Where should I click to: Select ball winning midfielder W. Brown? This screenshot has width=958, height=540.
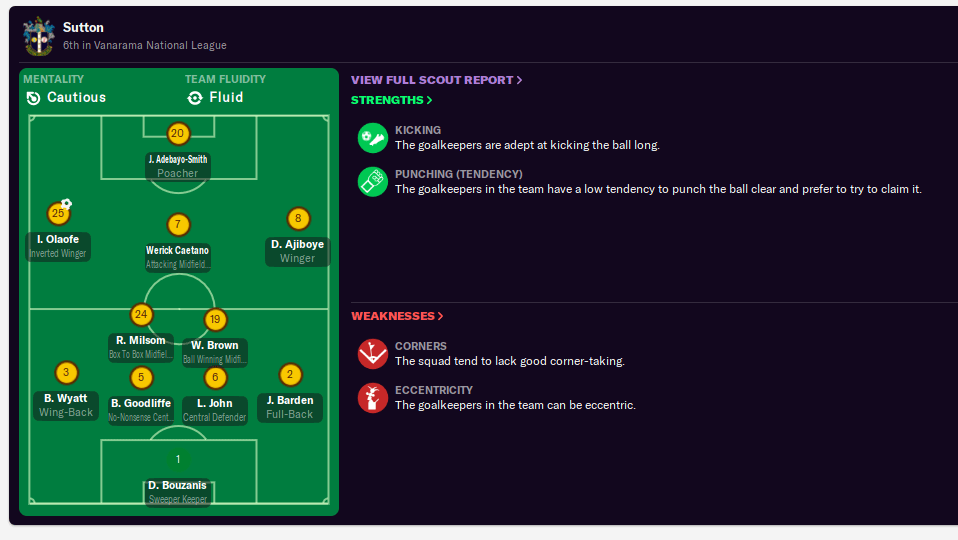(x=215, y=346)
